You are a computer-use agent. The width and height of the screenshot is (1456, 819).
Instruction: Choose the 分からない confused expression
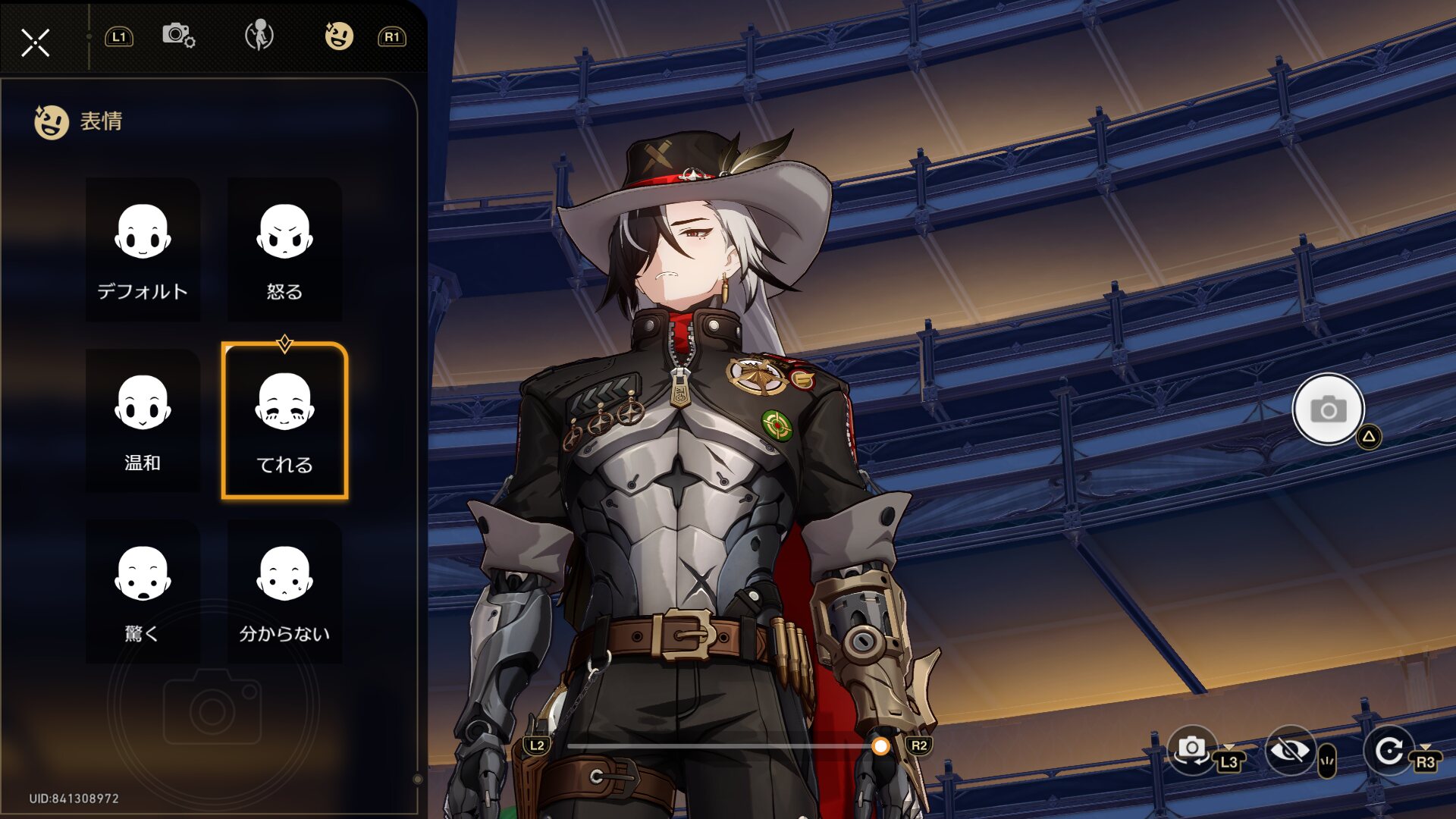coord(284,591)
